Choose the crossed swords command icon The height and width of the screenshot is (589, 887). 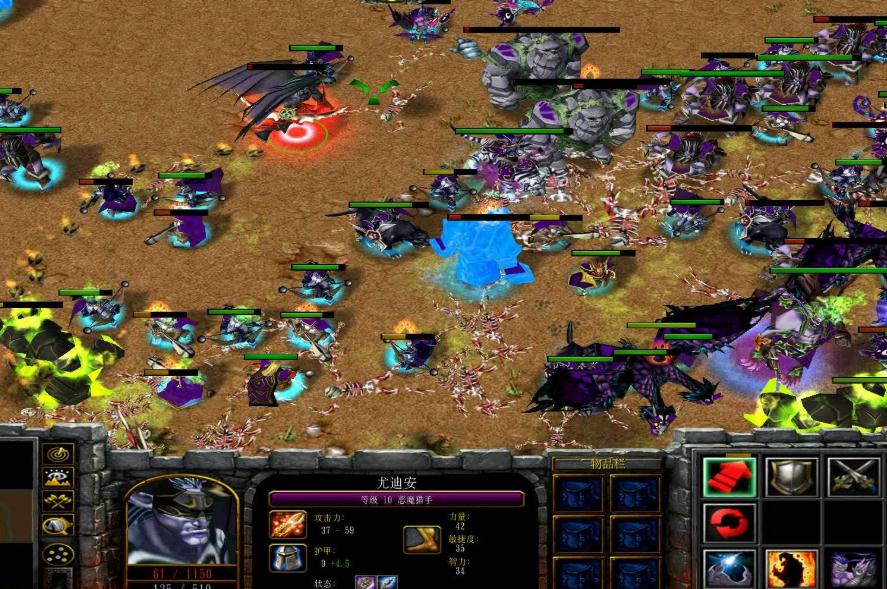tap(852, 477)
